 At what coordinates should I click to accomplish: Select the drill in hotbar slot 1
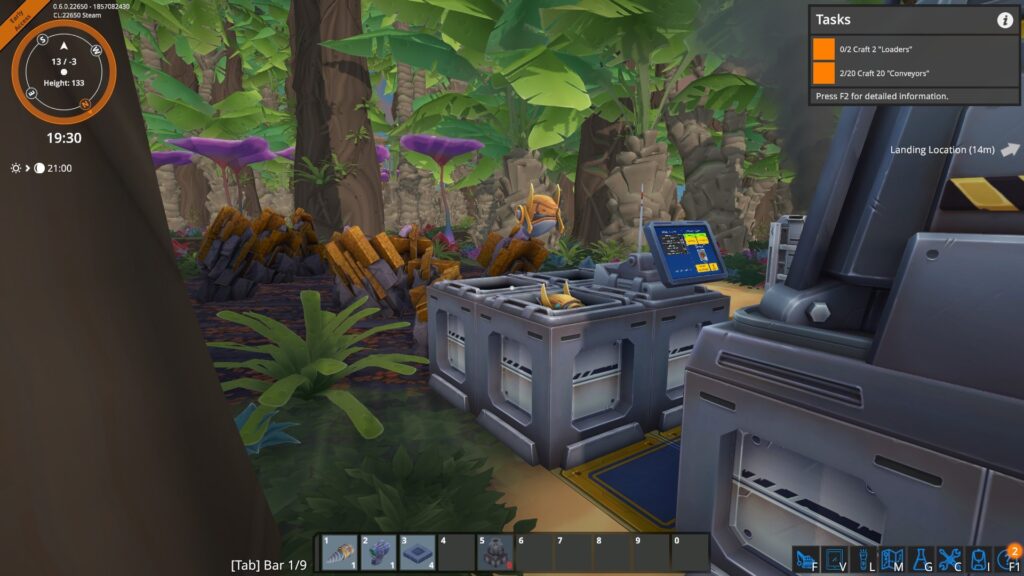pos(338,553)
